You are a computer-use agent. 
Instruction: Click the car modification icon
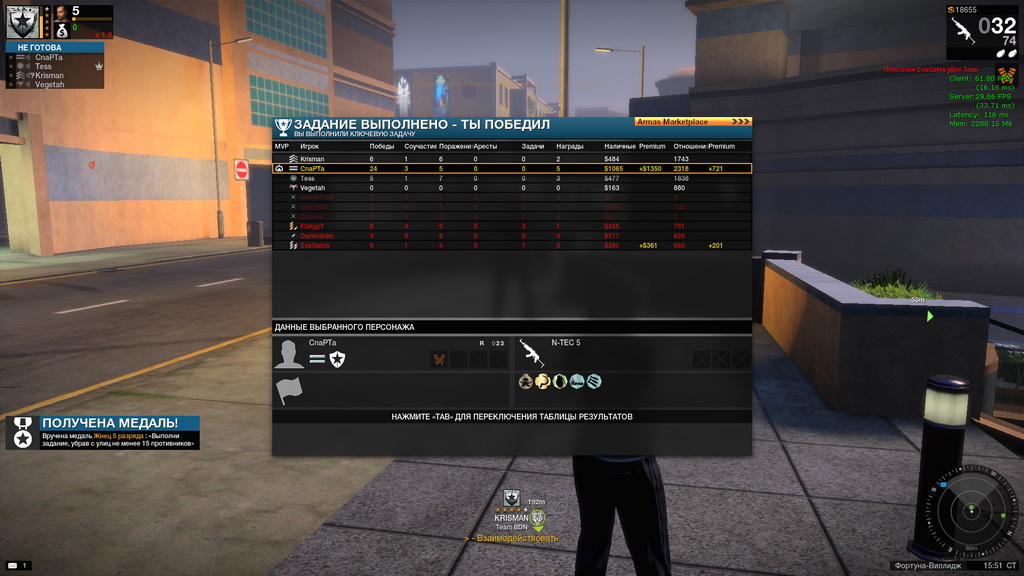576,381
